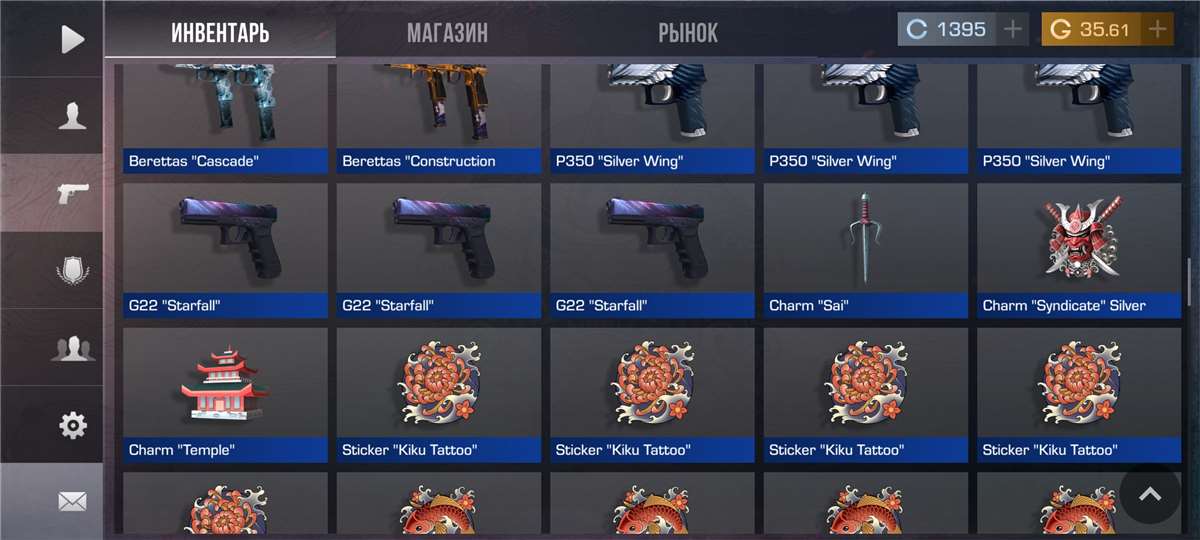The height and width of the screenshot is (540, 1200).
Task: Choose the Charm "Sai" item
Action: click(x=866, y=250)
